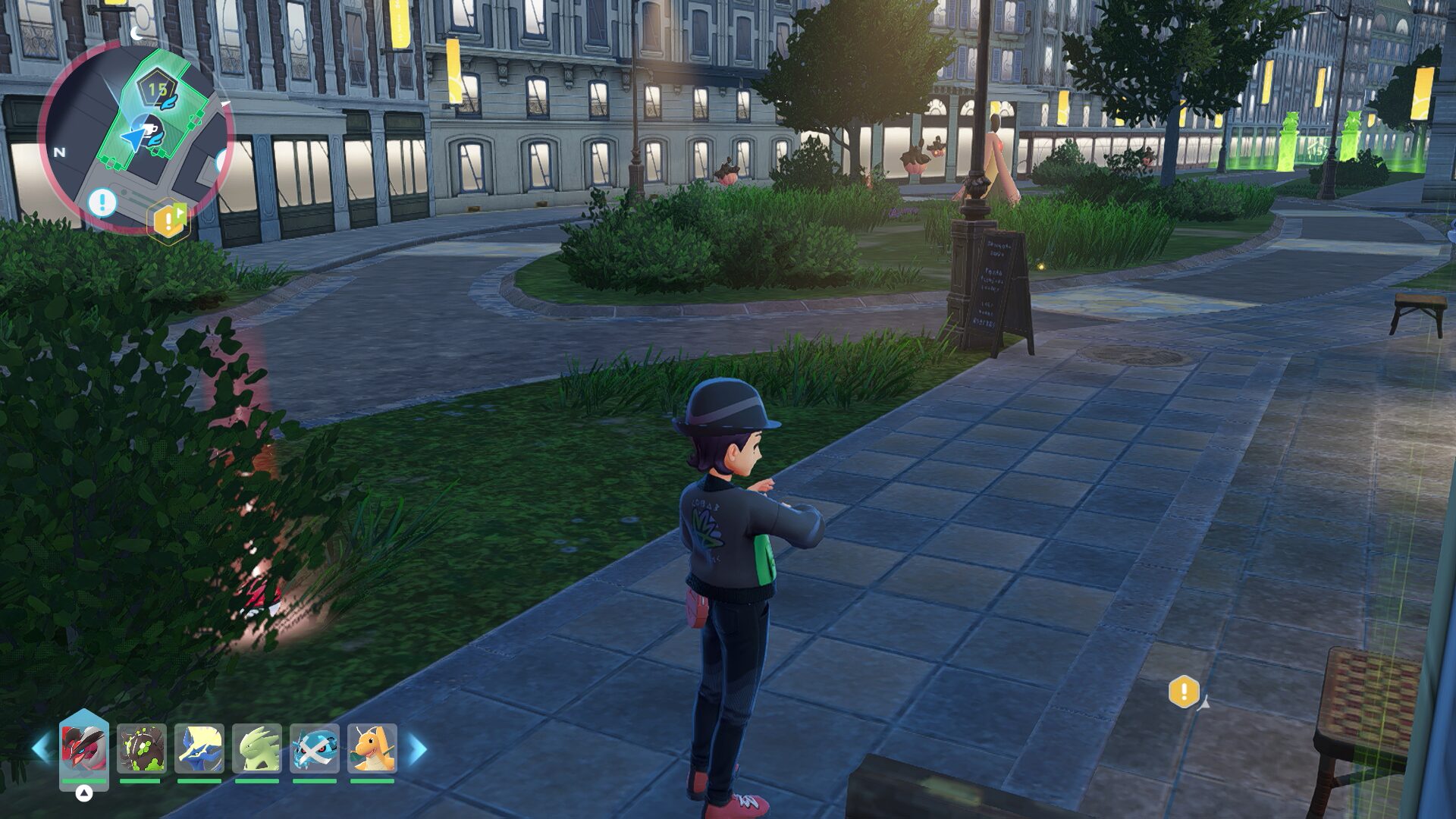Choose the Zygarde party slot

coord(142,748)
